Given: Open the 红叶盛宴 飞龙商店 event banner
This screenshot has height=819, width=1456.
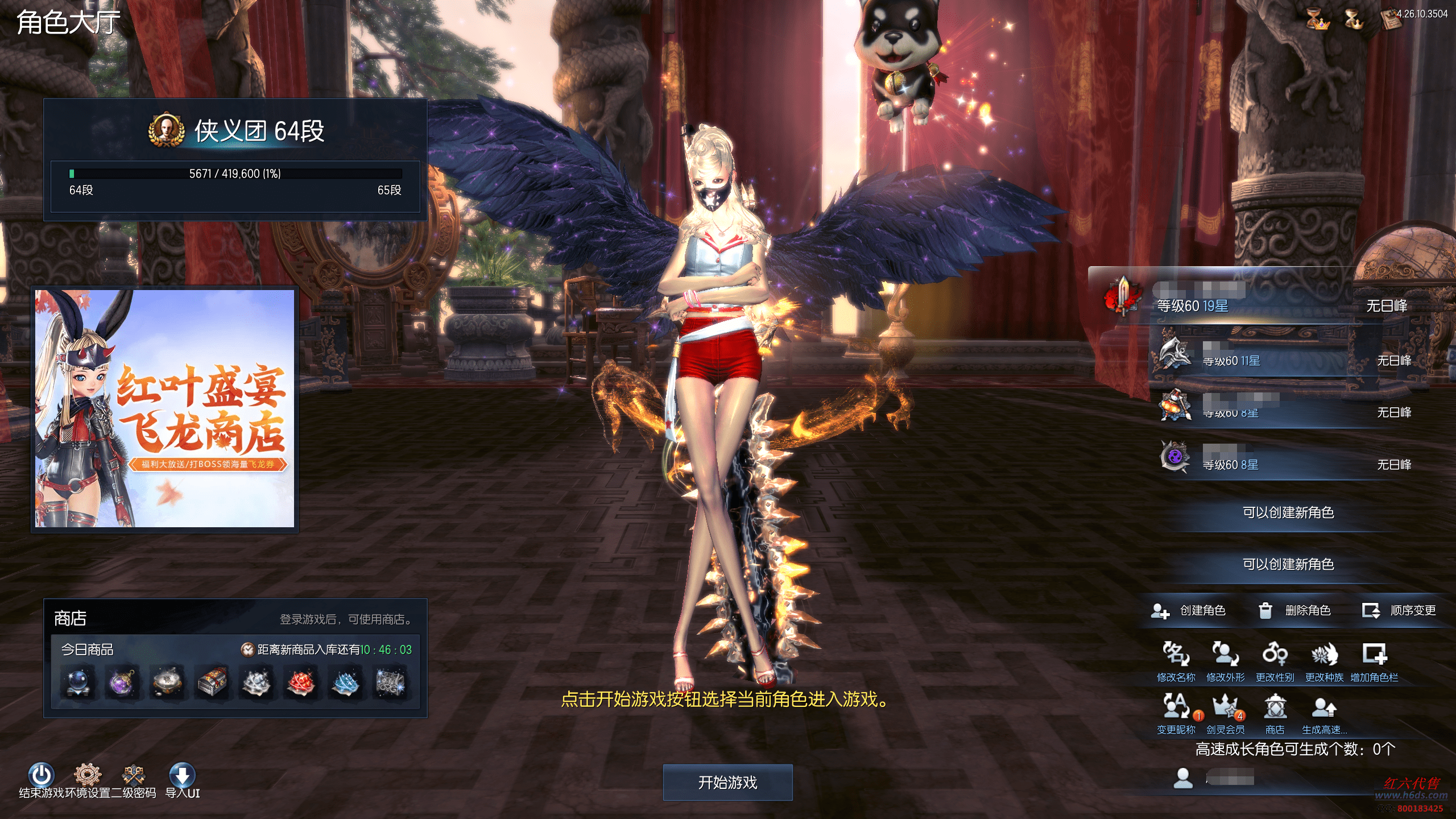Looking at the screenshot, I should (x=165, y=408).
